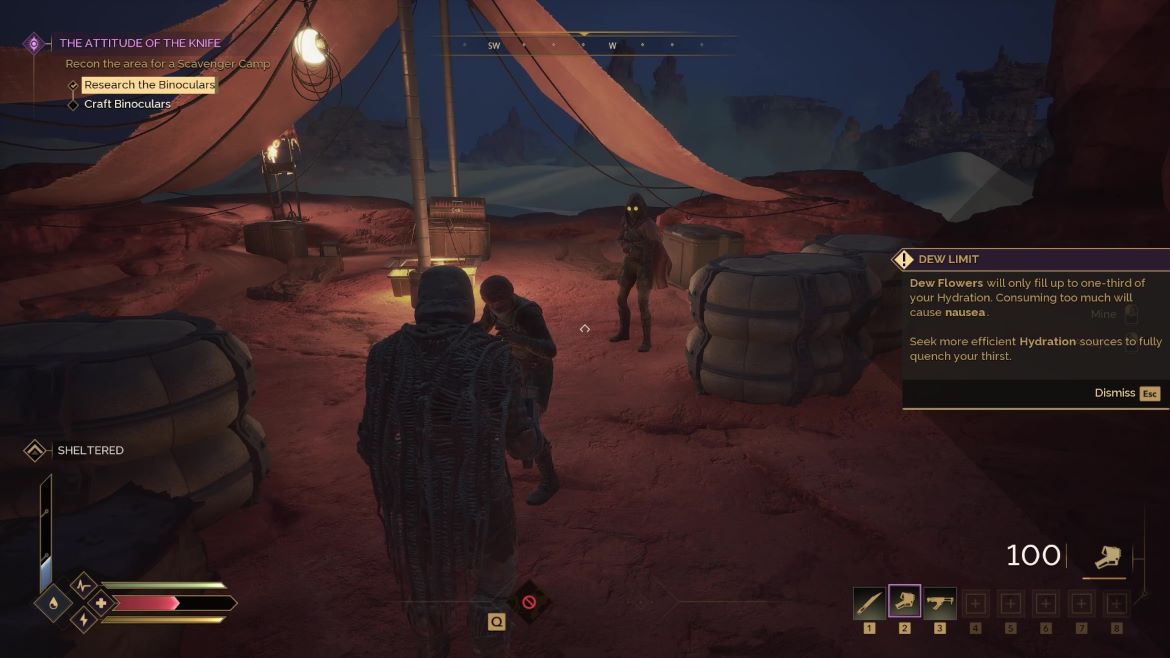Select the gun in hotbar slot 3
The image size is (1170, 658).
click(939, 603)
